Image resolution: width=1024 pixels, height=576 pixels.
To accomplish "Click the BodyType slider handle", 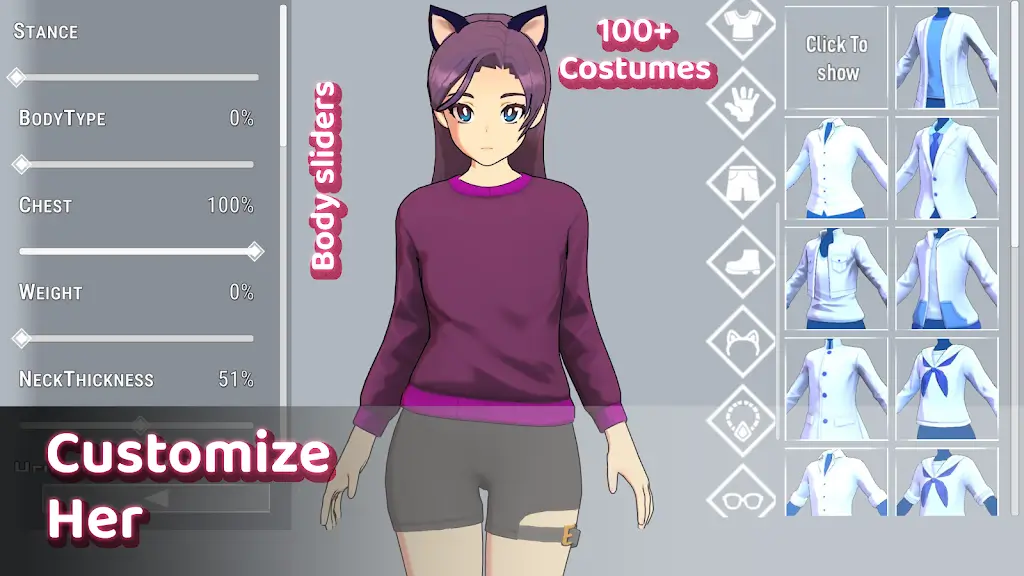I will point(21,164).
